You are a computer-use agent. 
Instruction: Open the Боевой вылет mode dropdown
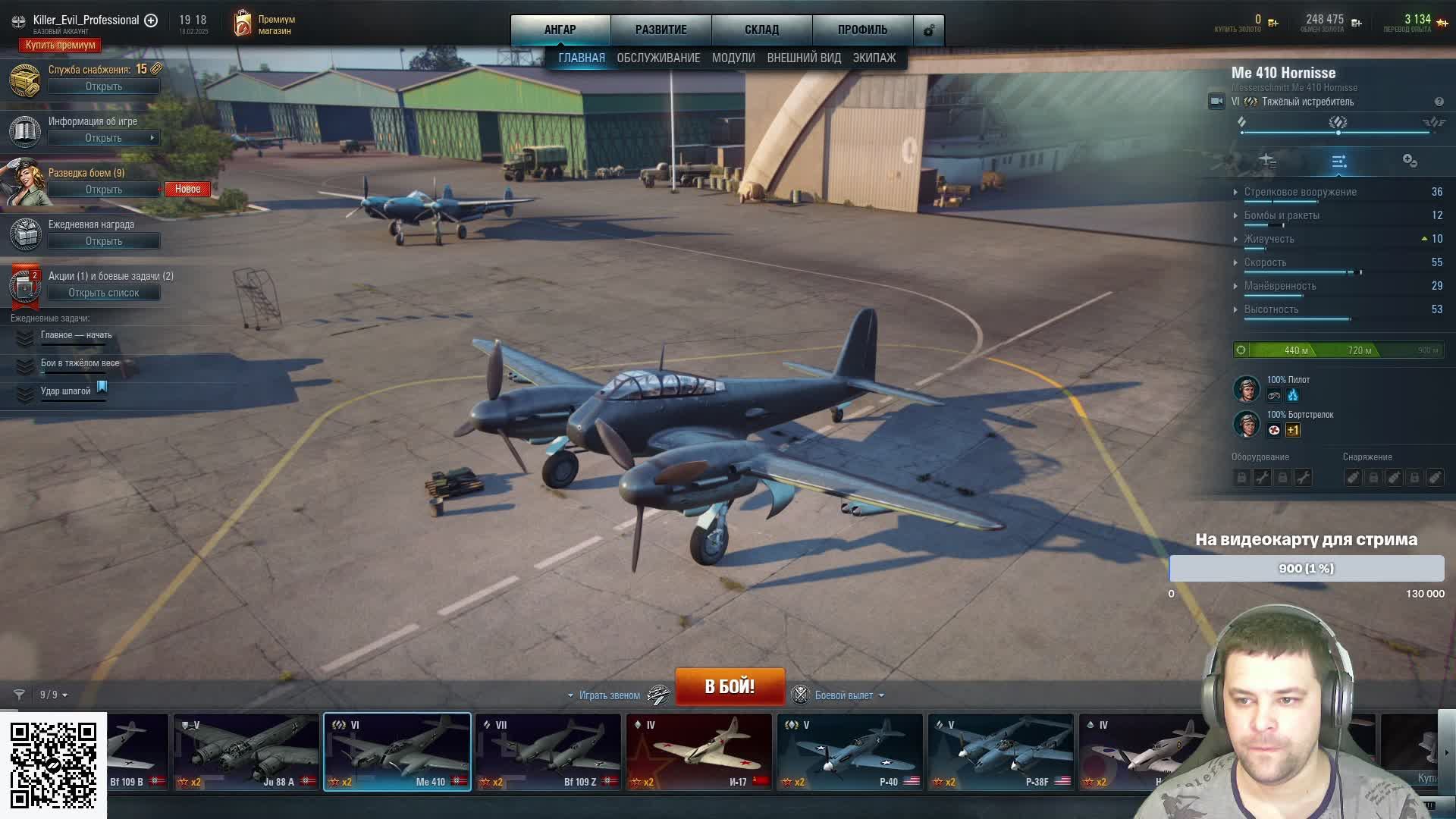coord(849,695)
